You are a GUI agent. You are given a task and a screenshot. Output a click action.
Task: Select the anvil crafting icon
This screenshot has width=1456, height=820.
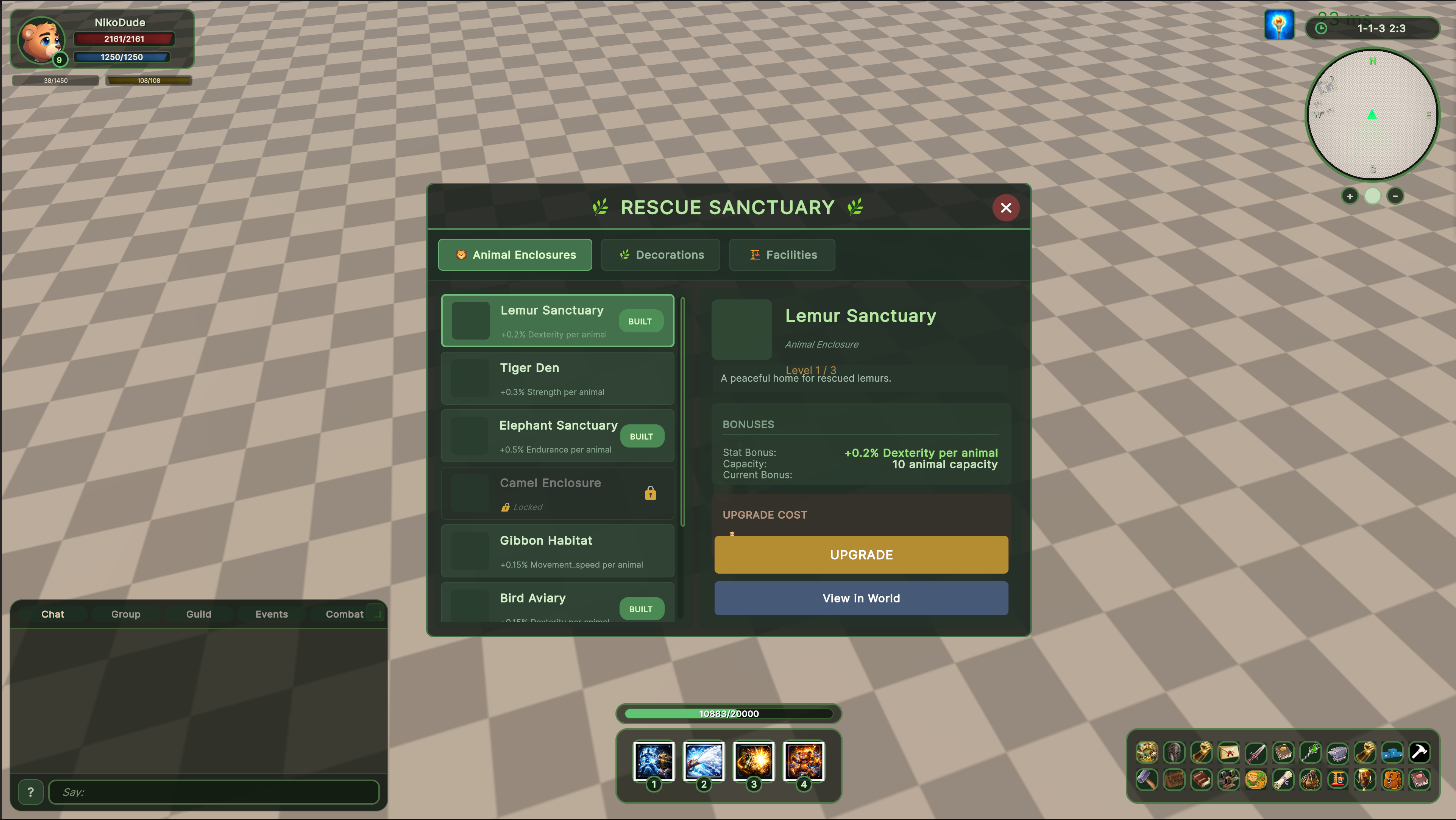(1338, 752)
